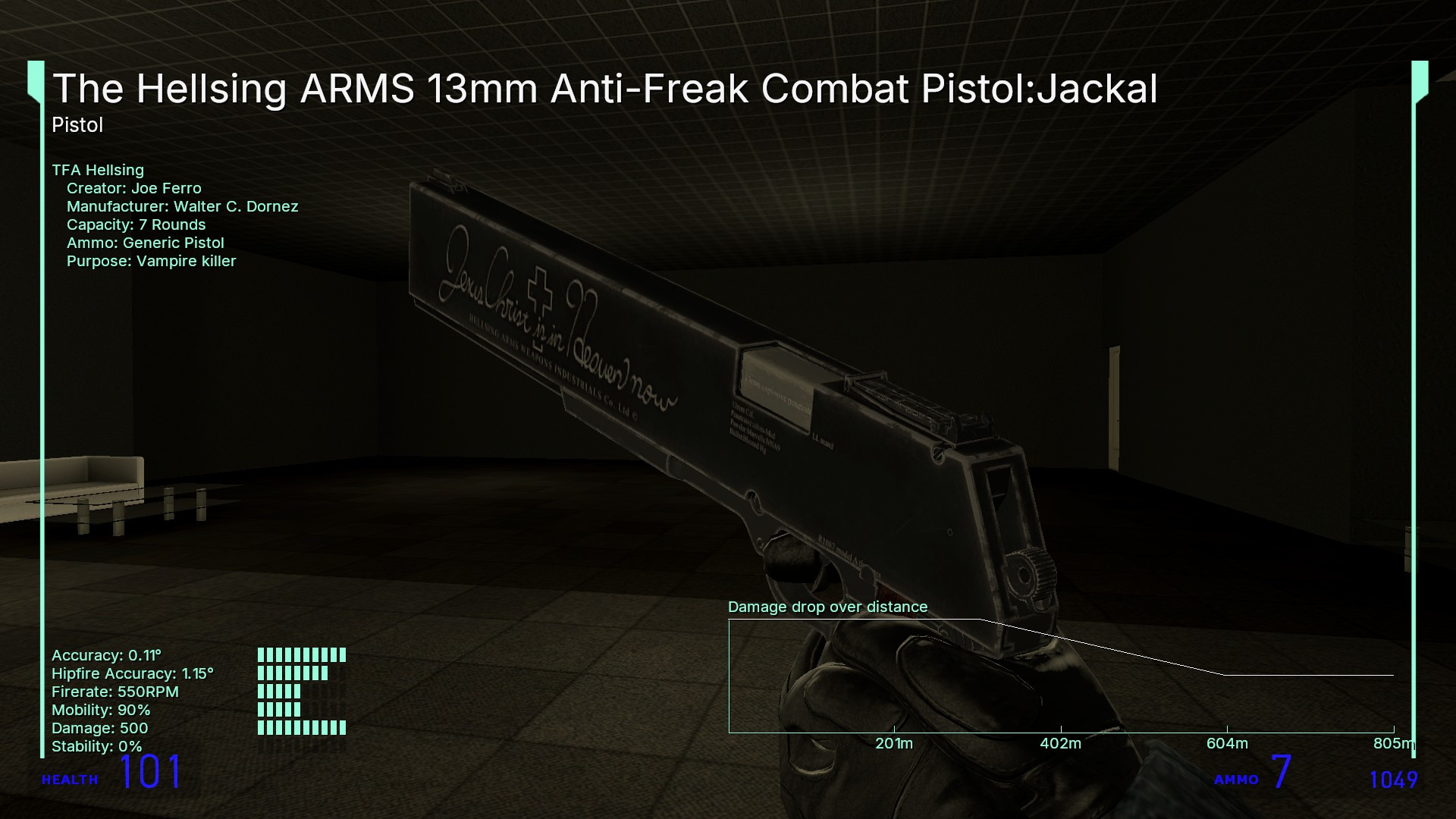Viewport: 1456px width, 819px height.
Task: Toggle the Purpose: Vampire killer info entry
Action: tap(151, 261)
